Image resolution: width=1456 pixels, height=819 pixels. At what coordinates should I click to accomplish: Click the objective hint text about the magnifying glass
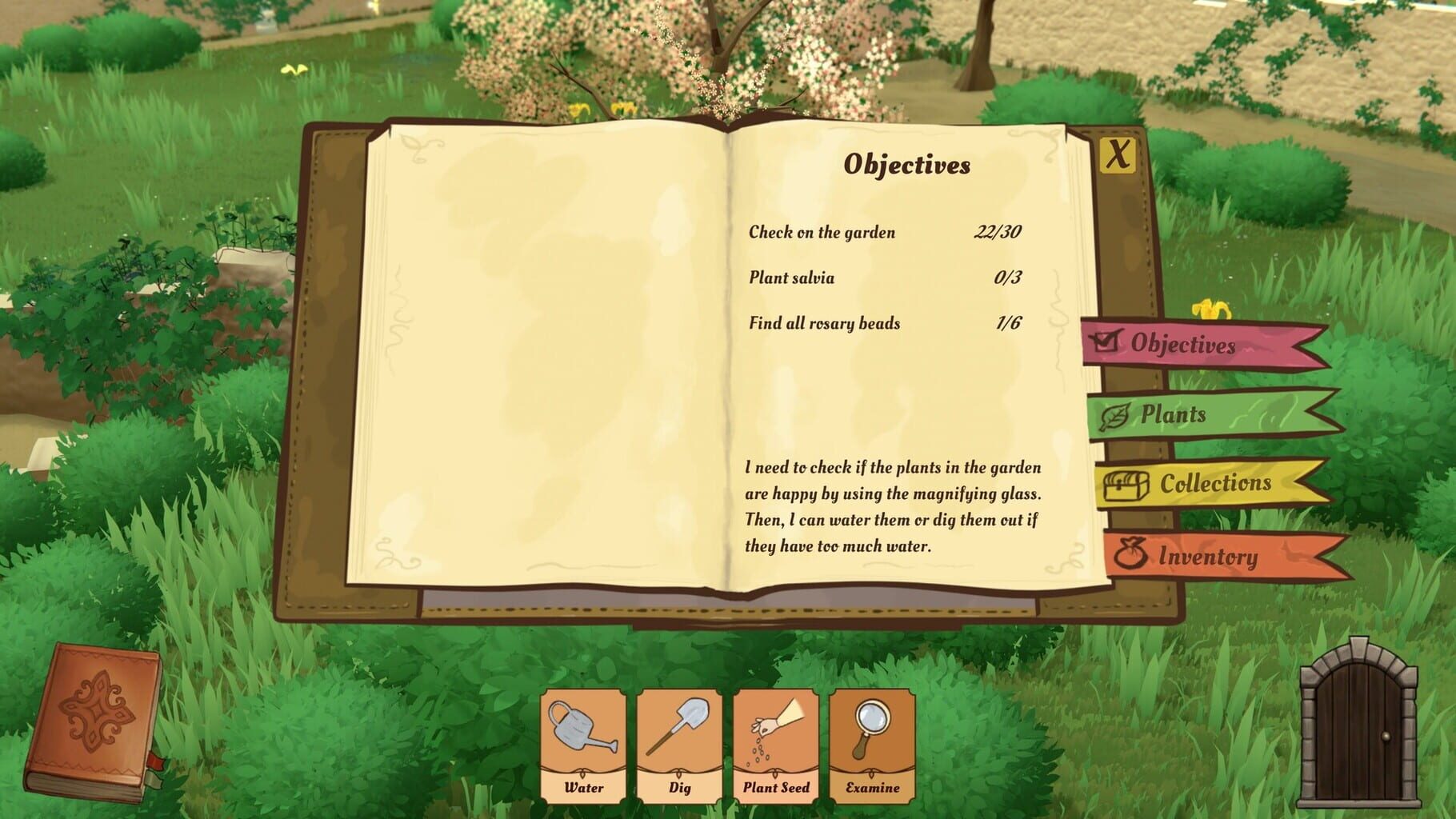[x=896, y=505]
